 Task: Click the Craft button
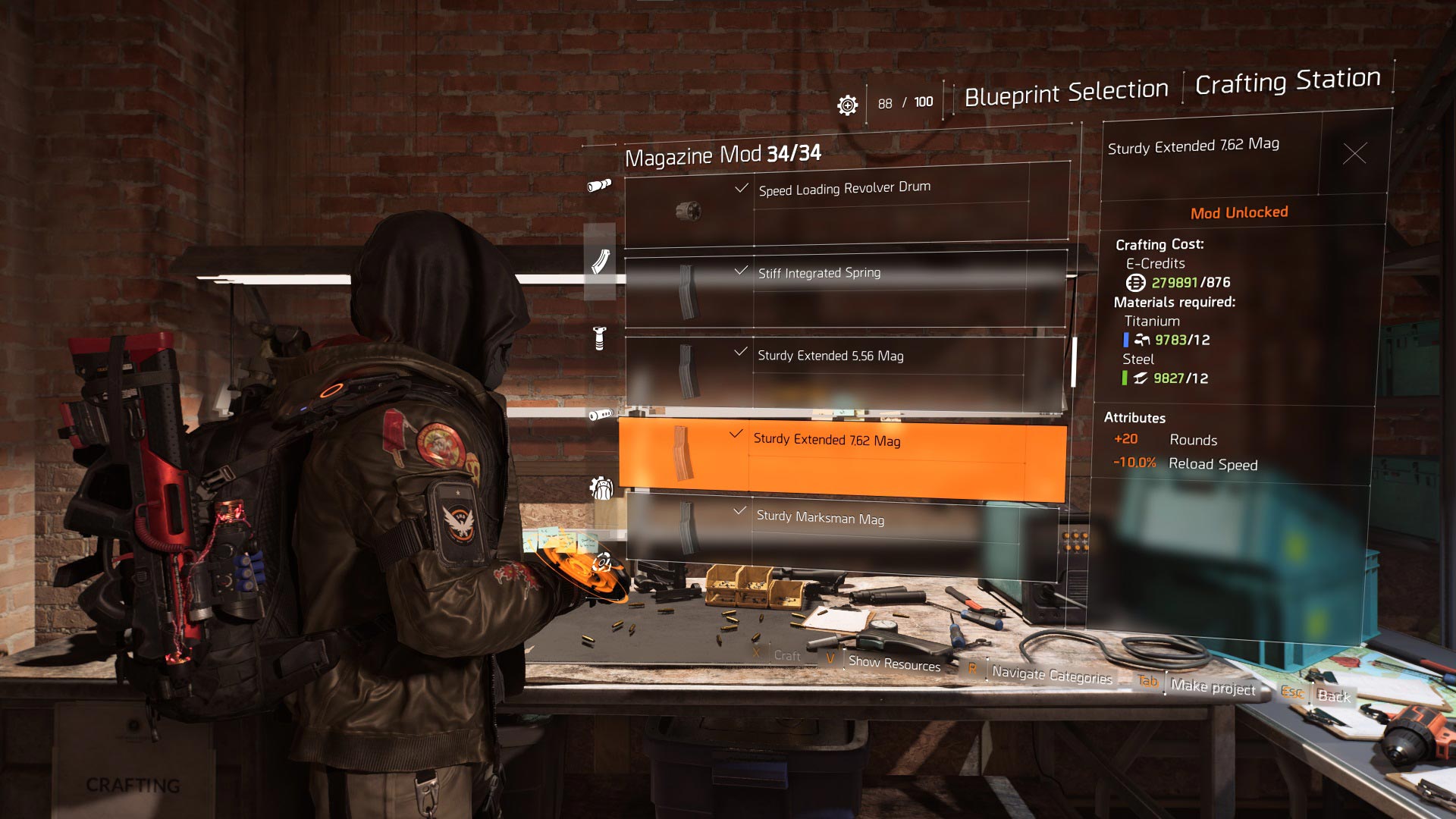[x=786, y=655]
